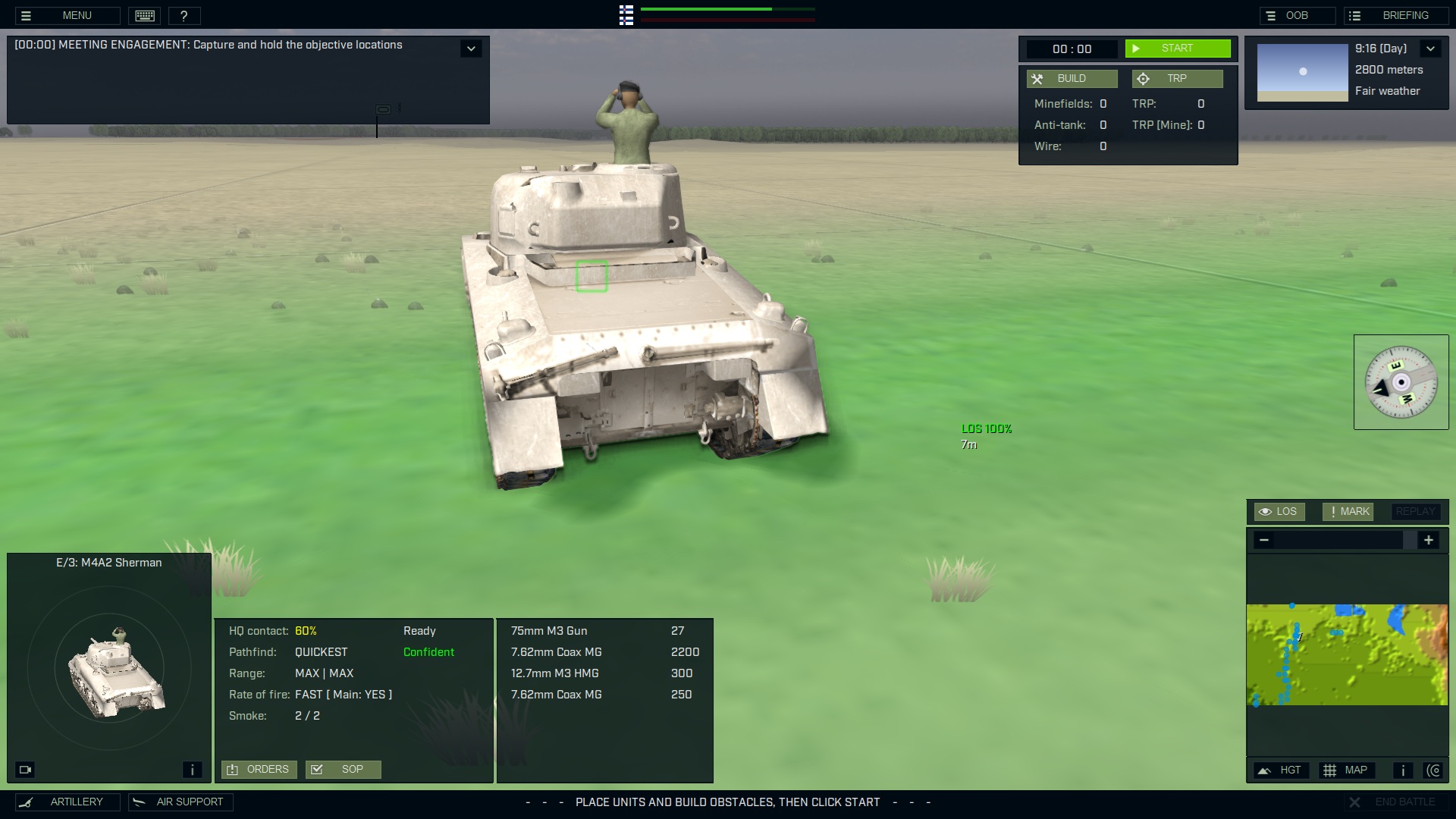Open the weather panel dropdown arrow
The image size is (1456, 819).
[x=1432, y=48]
